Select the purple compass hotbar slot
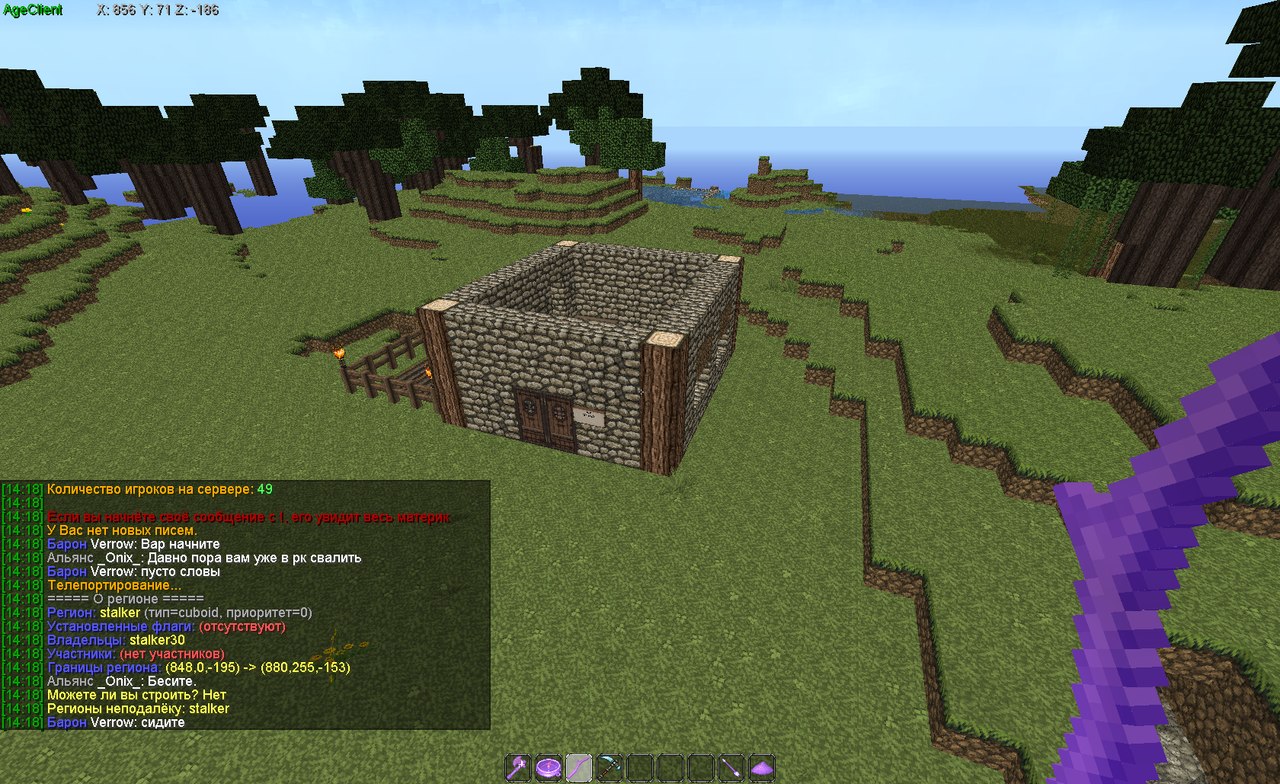 pos(548,768)
